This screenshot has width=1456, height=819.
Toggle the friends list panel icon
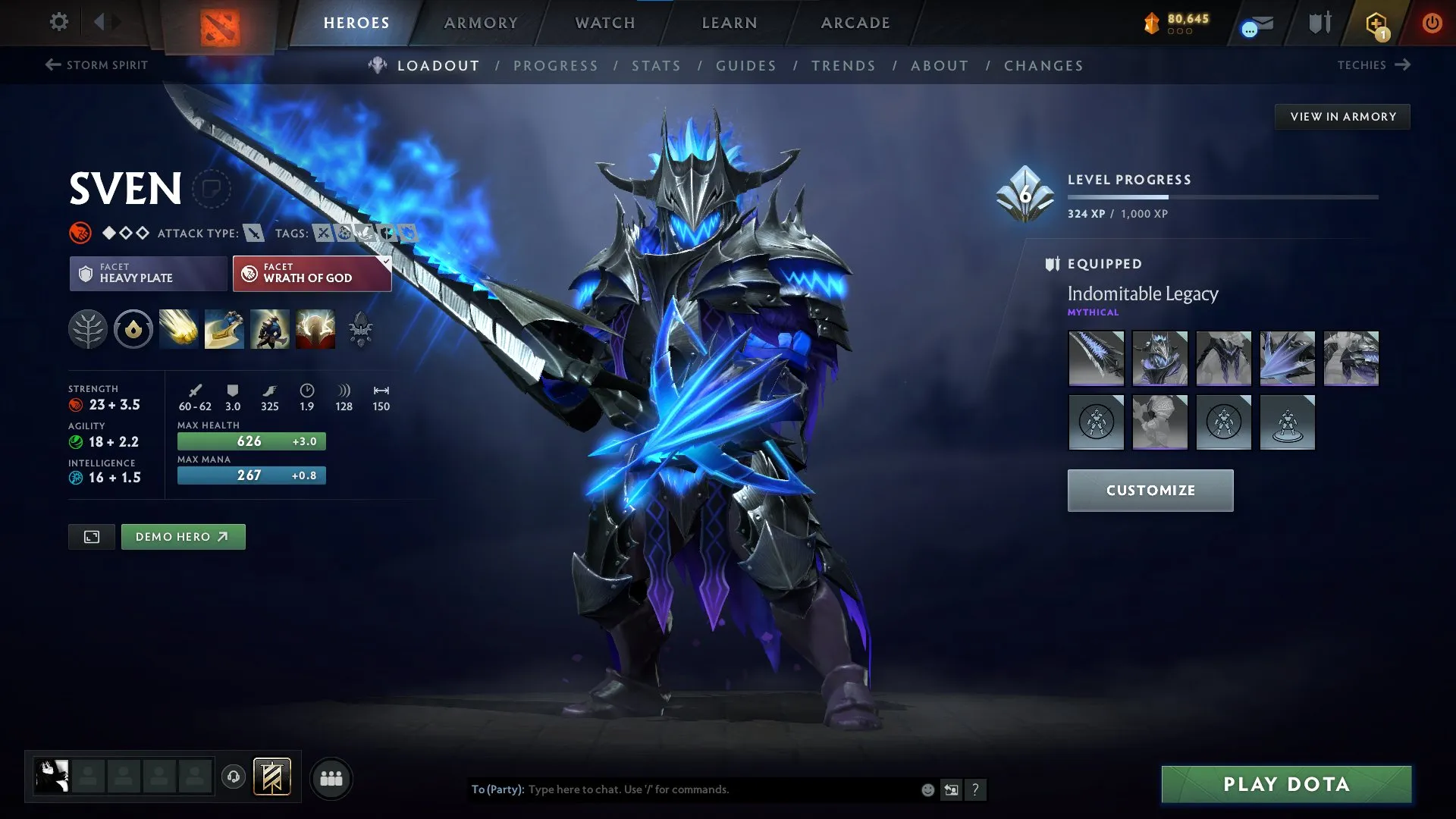click(x=331, y=777)
